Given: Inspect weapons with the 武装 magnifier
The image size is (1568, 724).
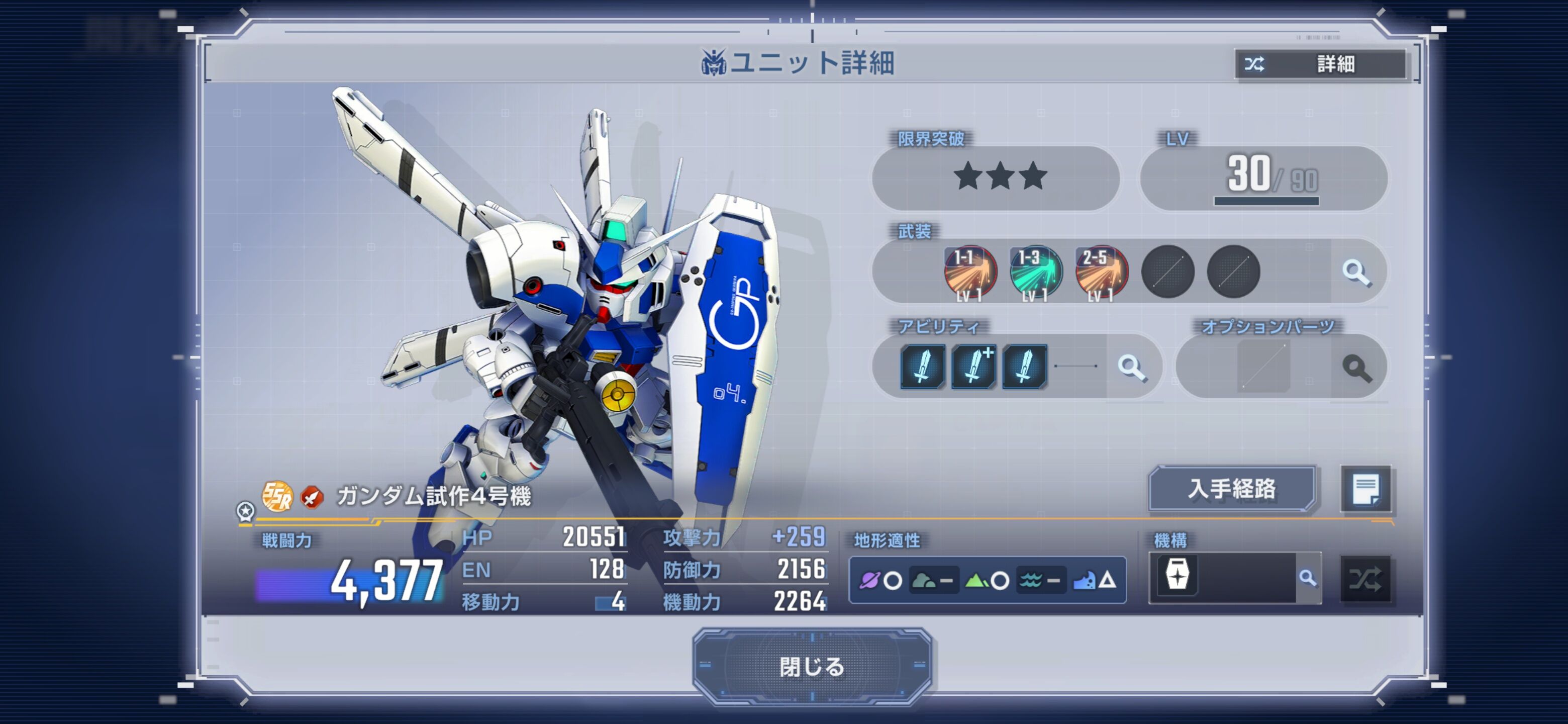Looking at the screenshot, I should (1357, 272).
